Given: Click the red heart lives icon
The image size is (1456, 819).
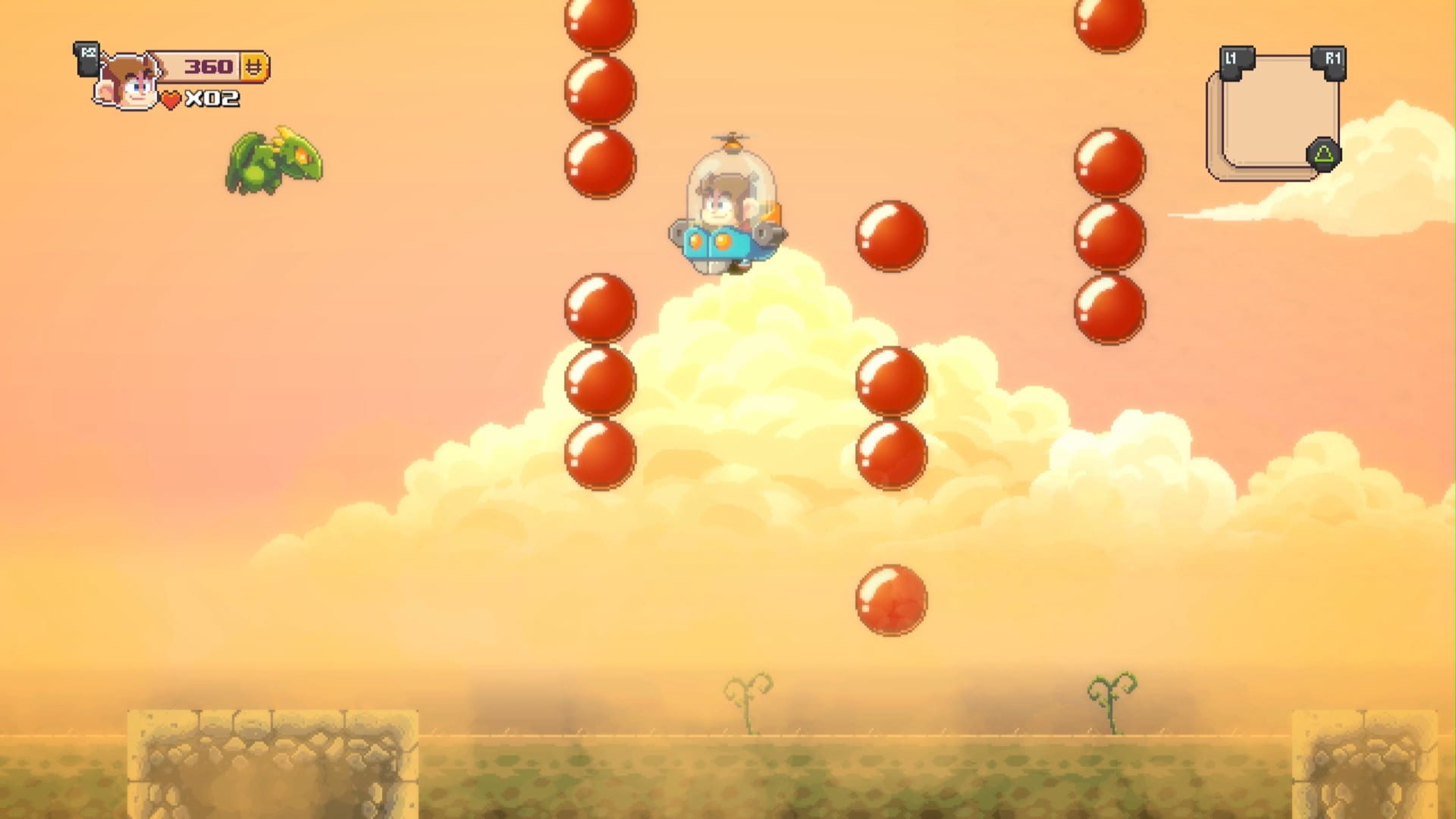Looking at the screenshot, I should click(x=171, y=99).
